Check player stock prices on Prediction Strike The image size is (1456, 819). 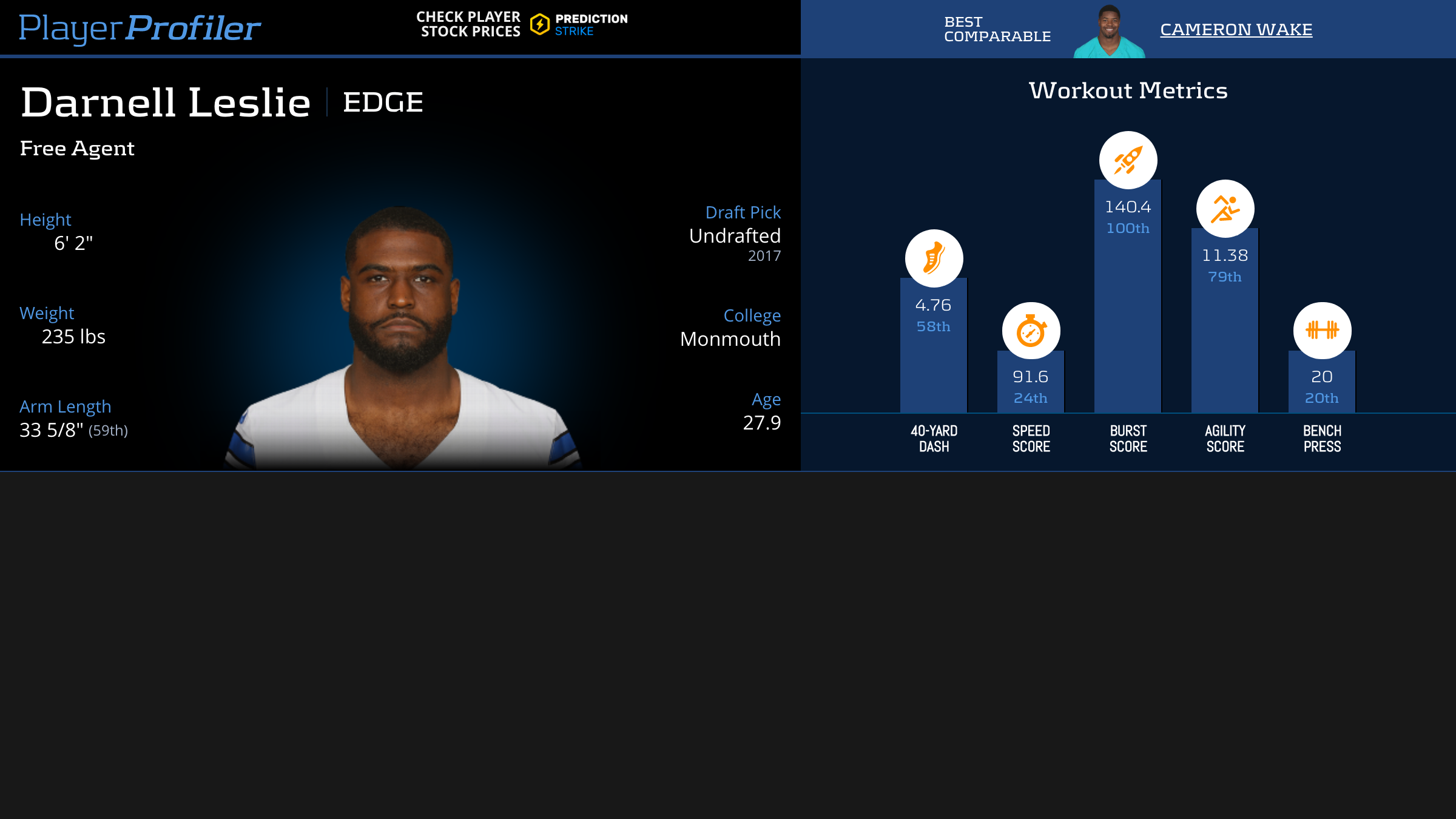pyautogui.click(x=522, y=24)
